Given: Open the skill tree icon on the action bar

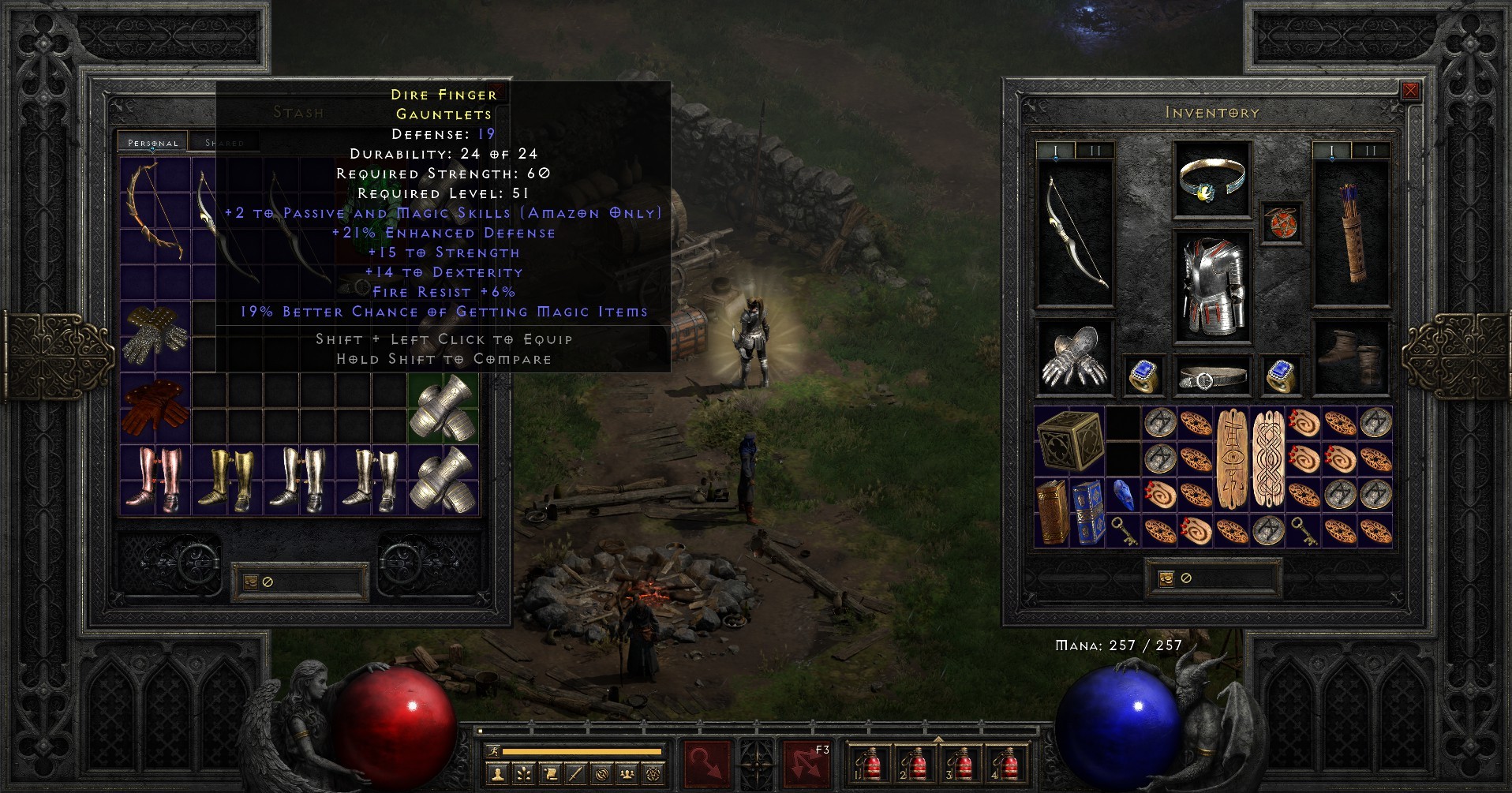Looking at the screenshot, I should [523, 773].
